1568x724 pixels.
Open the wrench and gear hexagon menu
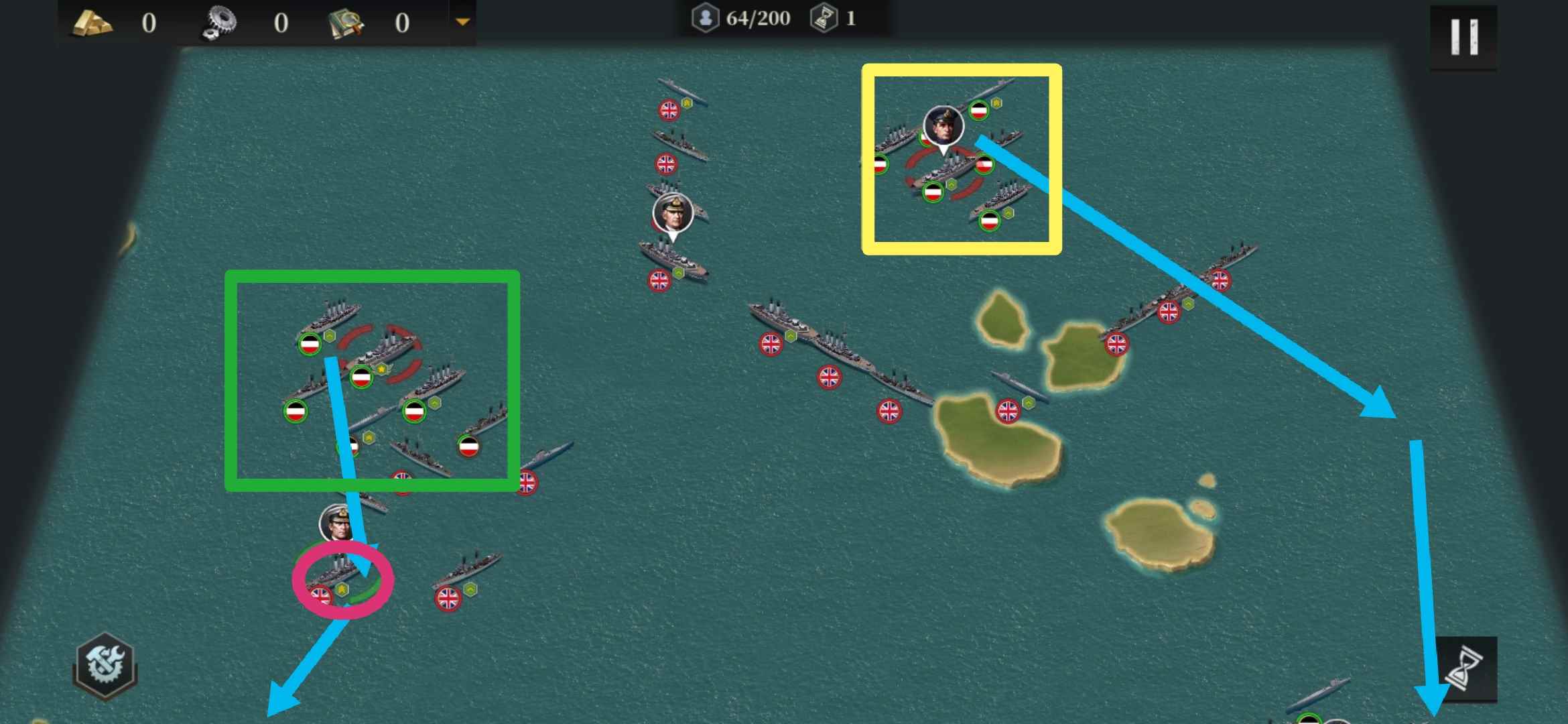105,665
